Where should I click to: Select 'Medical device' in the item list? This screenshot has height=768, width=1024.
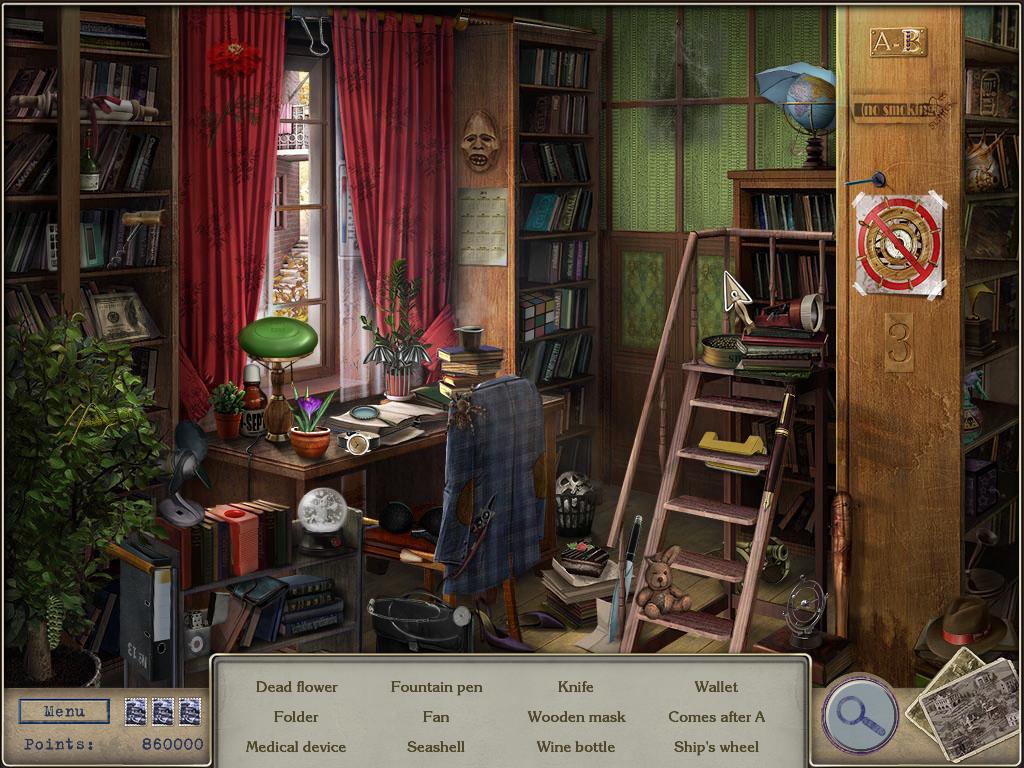(296, 747)
